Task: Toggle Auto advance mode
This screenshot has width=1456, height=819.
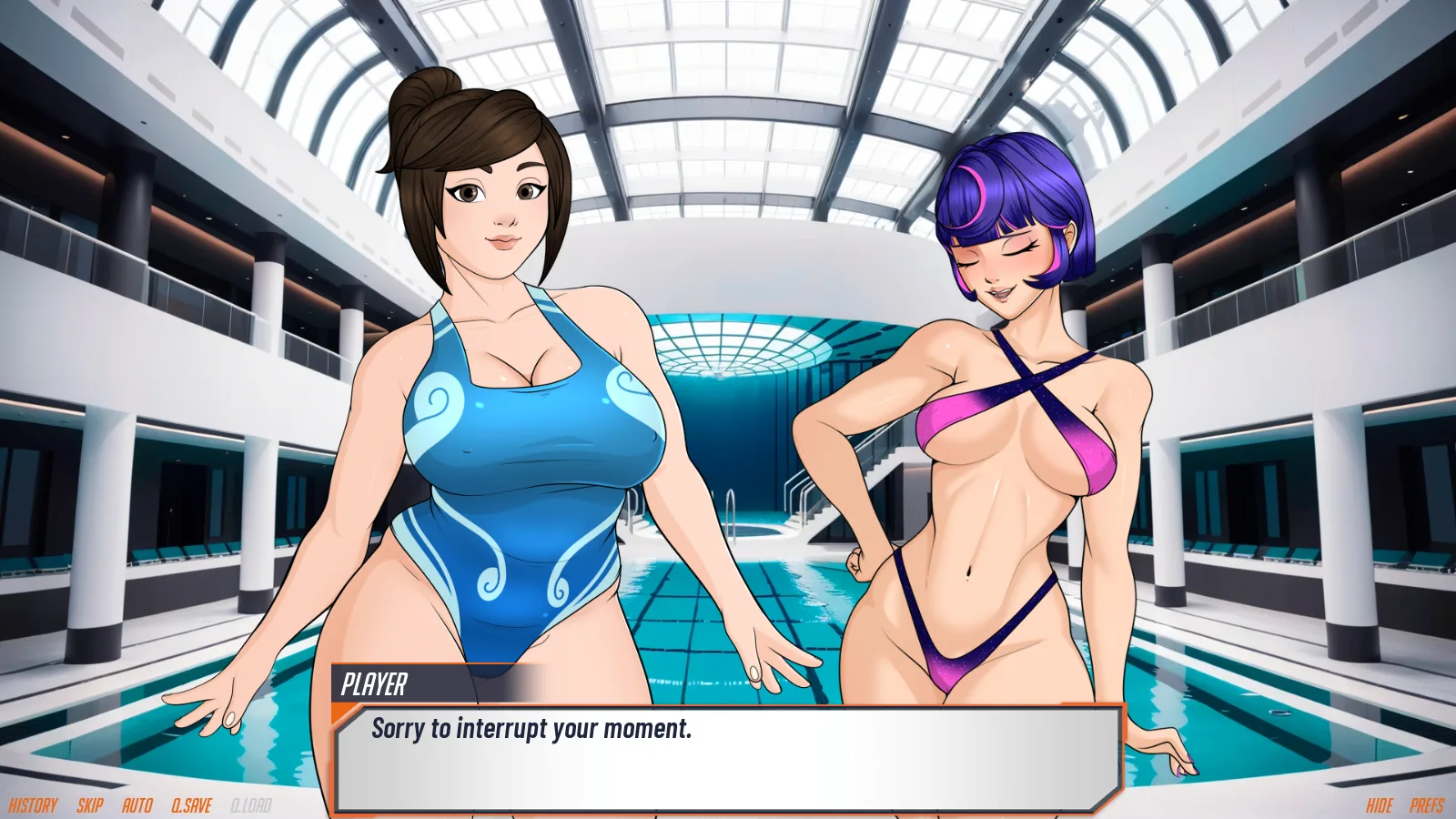Action: coord(137,805)
